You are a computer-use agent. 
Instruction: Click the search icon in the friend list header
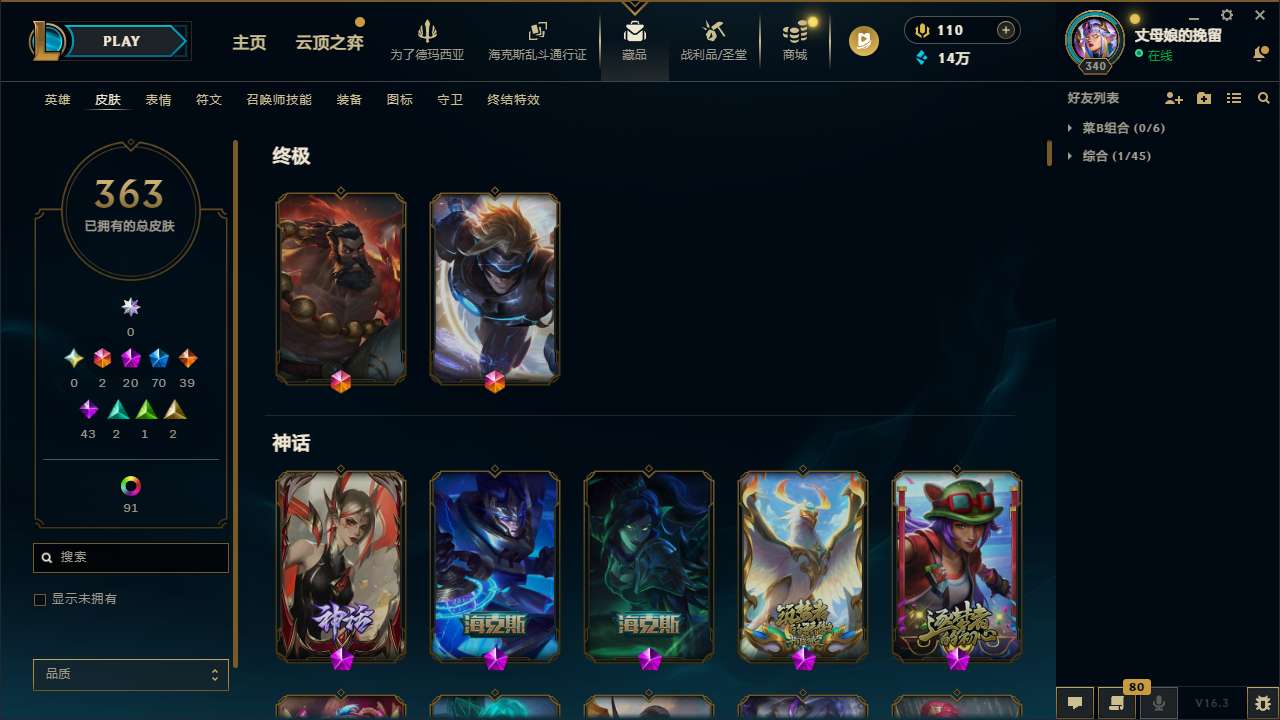[1264, 98]
